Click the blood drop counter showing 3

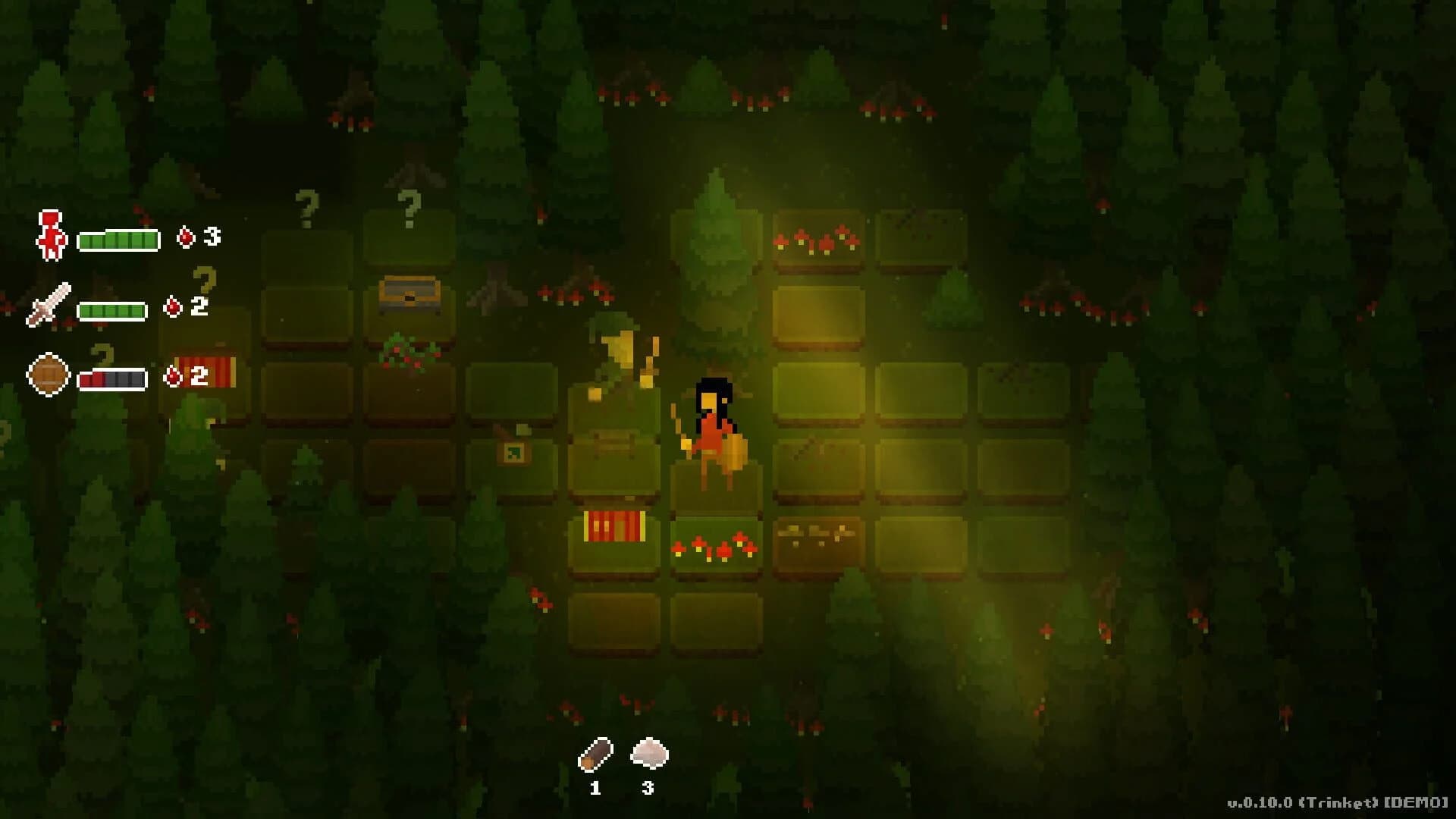[199, 235]
